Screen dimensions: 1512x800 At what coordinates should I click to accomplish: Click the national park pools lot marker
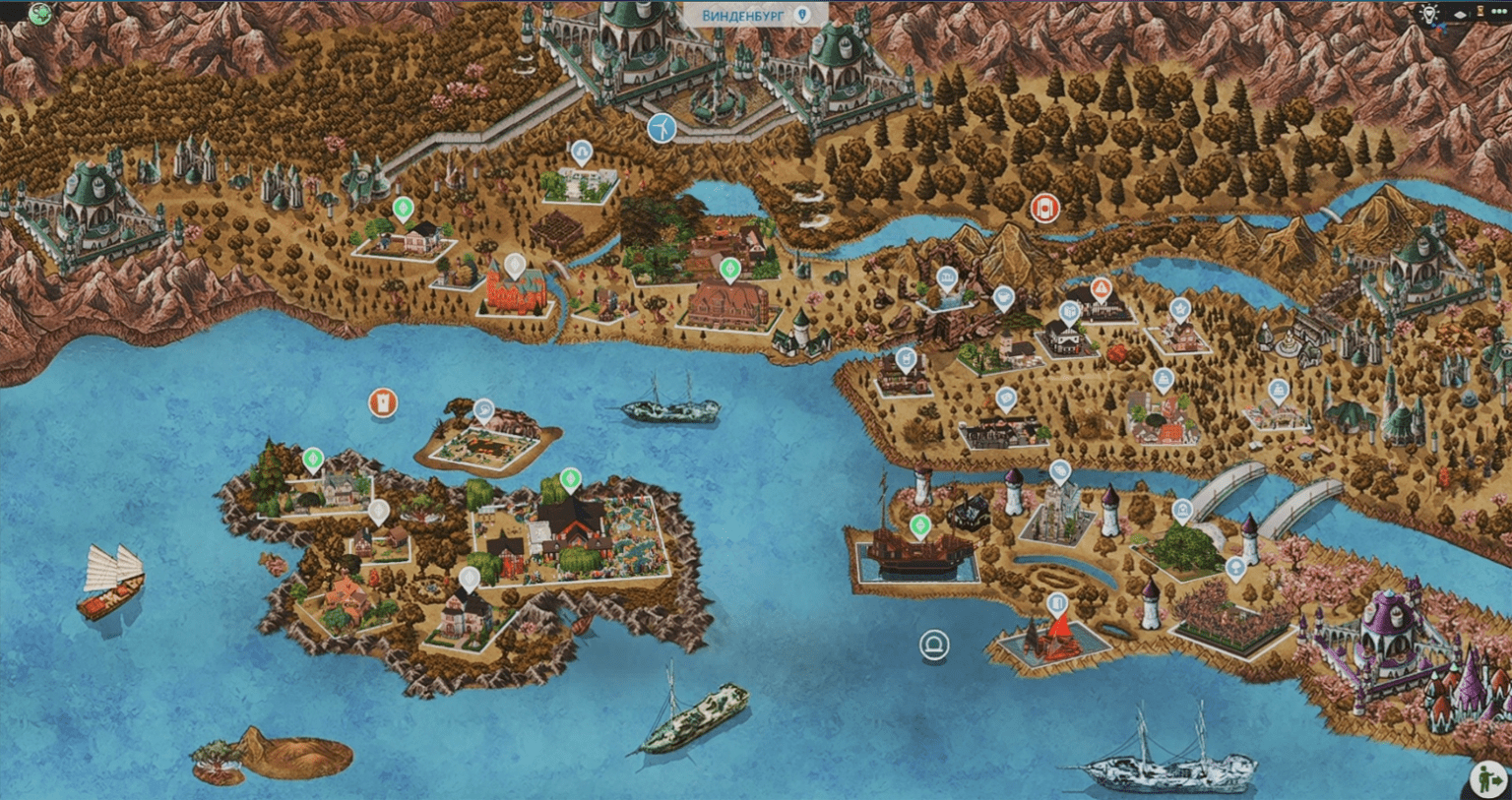(x=947, y=277)
